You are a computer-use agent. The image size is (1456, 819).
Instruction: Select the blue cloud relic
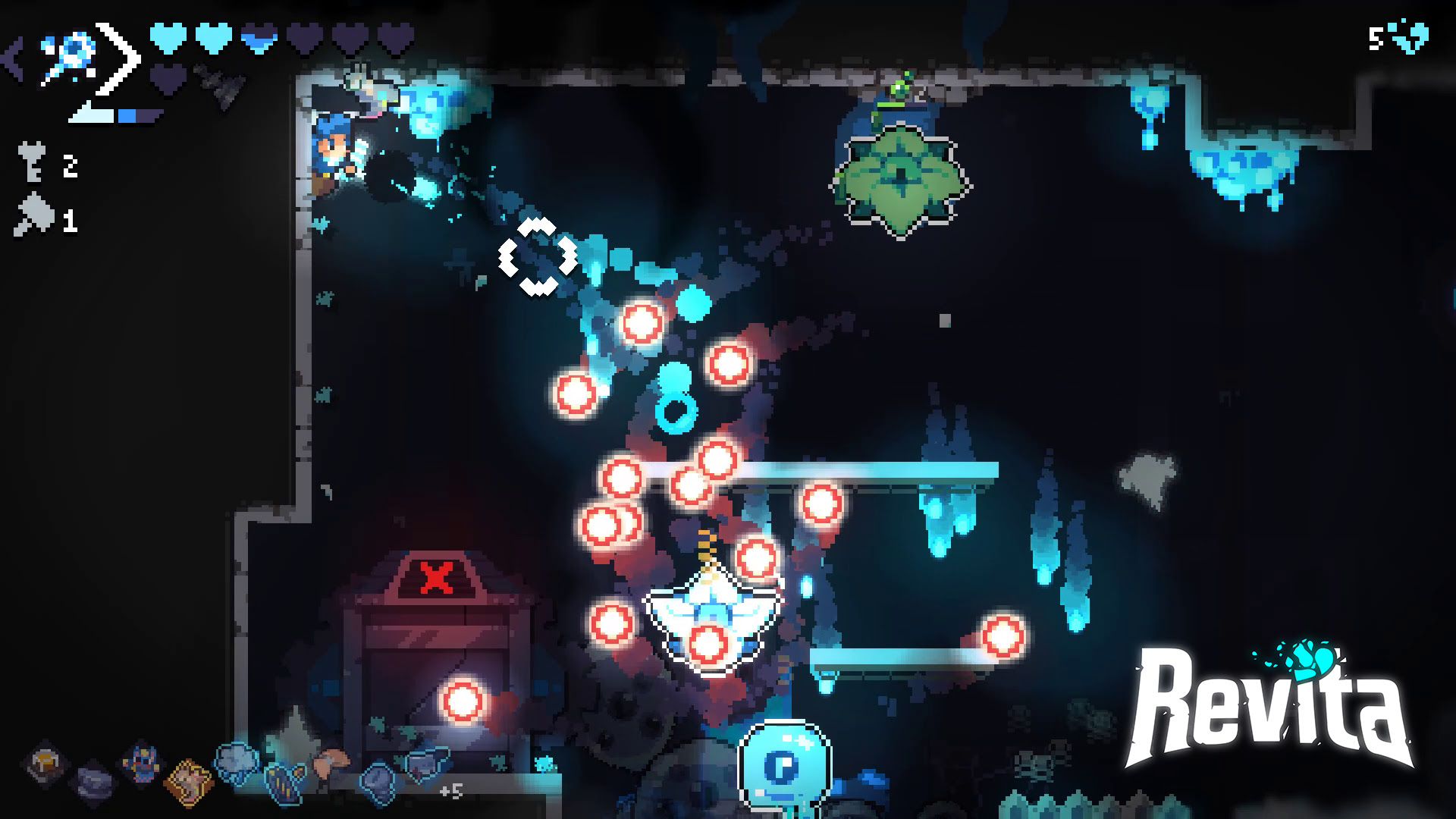tap(237, 761)
